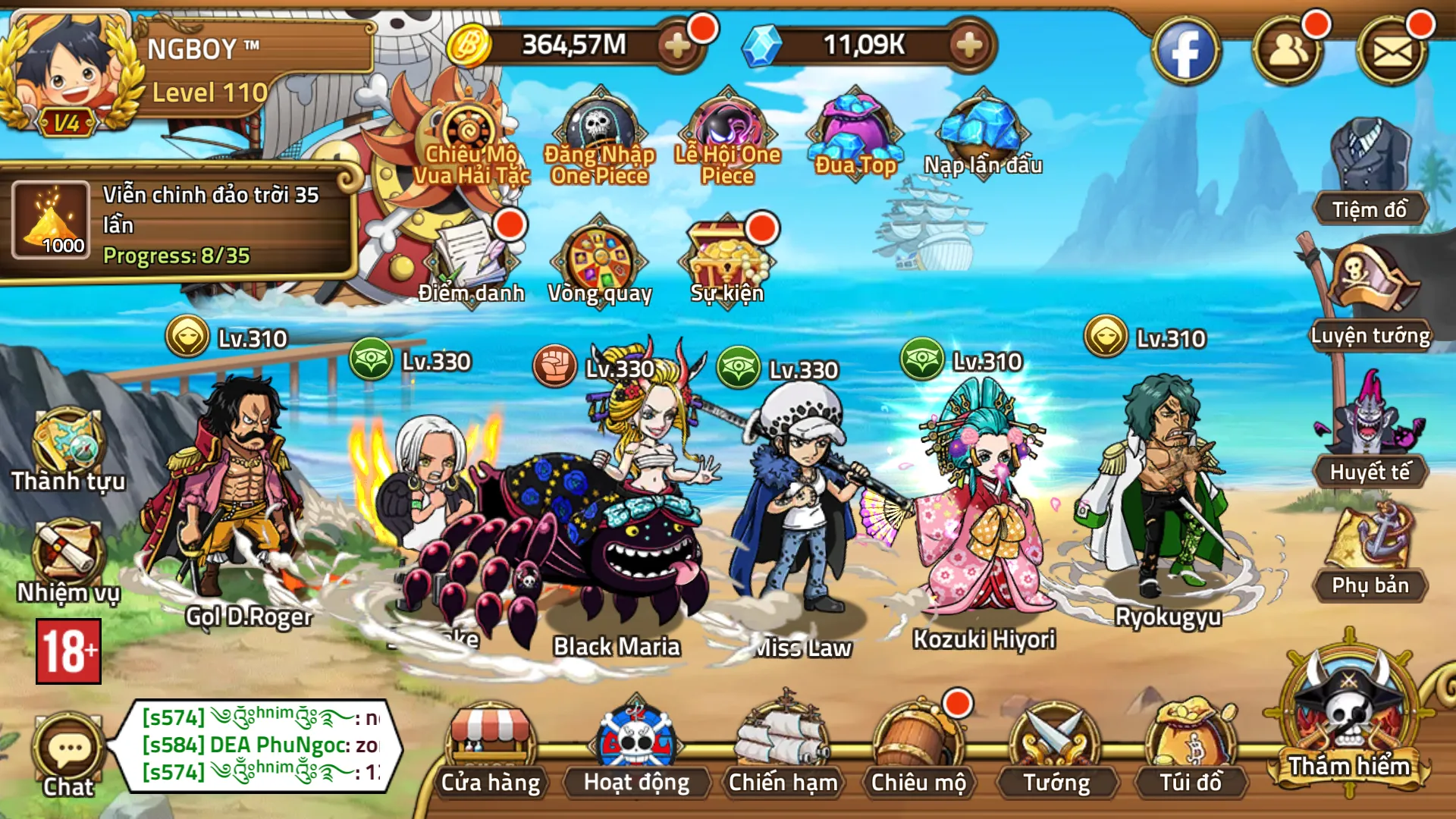1456x819 pixels.
Task: Open the Chiêu mộ recruit menu
Action: 918,751
